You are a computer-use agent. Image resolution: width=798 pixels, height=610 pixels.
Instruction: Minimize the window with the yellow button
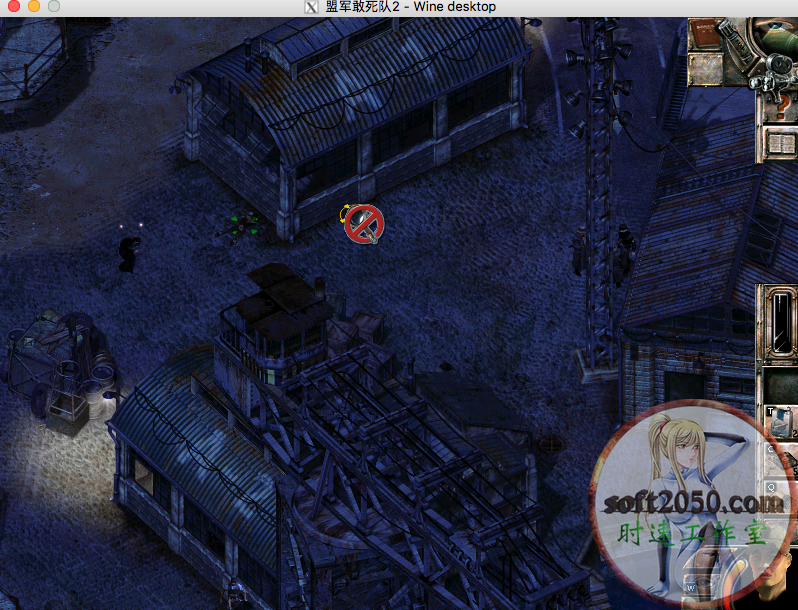point(34,7)
